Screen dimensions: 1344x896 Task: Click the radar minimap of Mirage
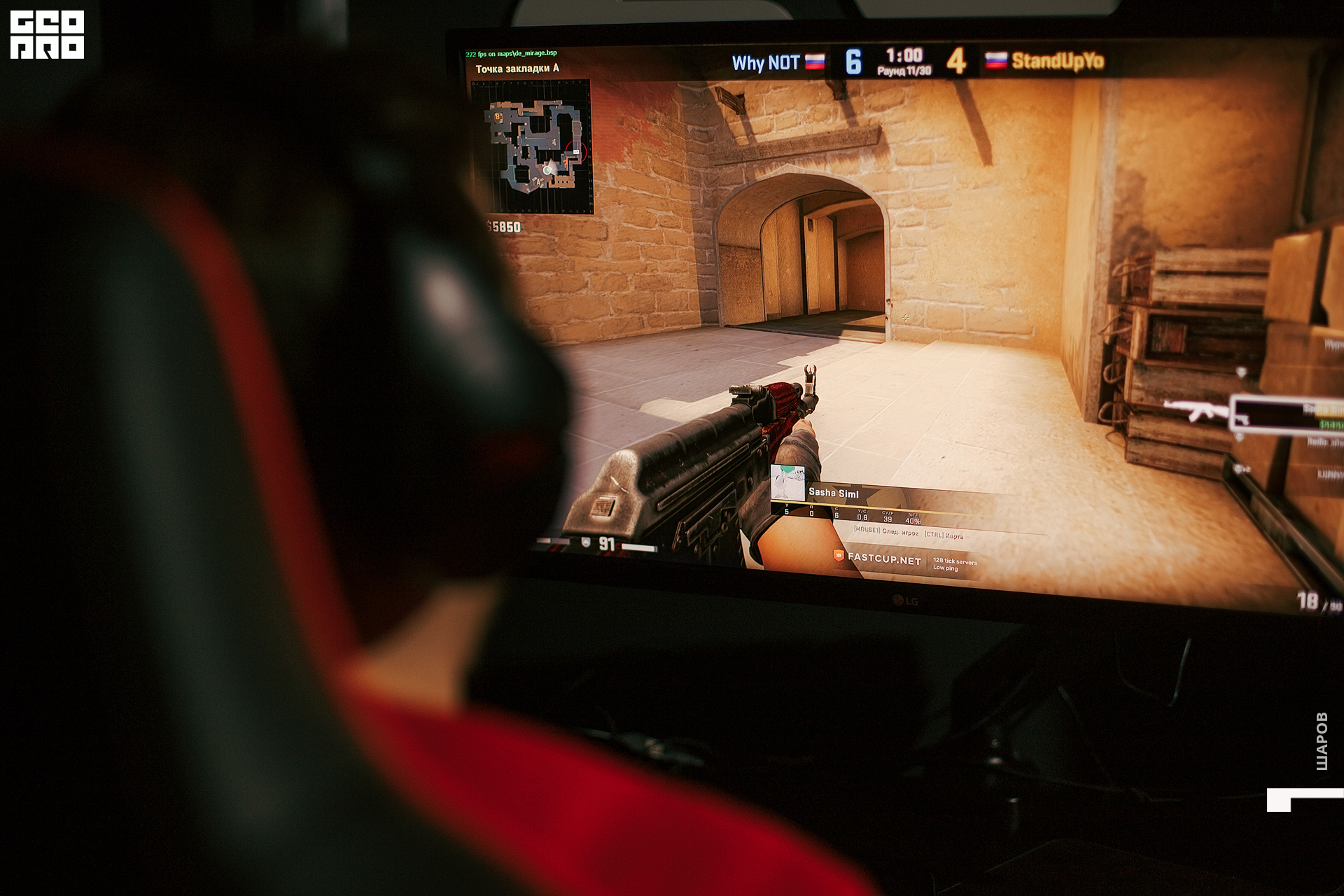point(533,146)
